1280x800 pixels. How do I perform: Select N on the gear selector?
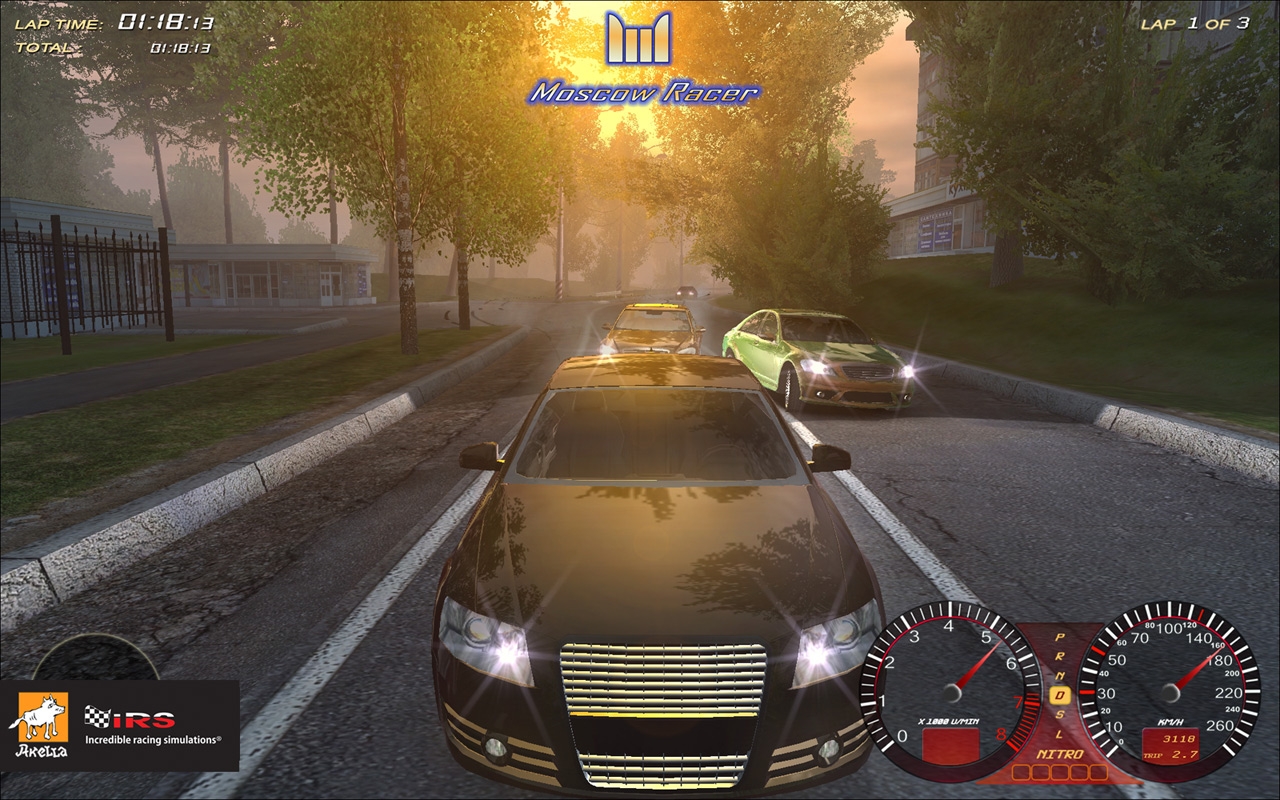click(x=1060, y=675)
